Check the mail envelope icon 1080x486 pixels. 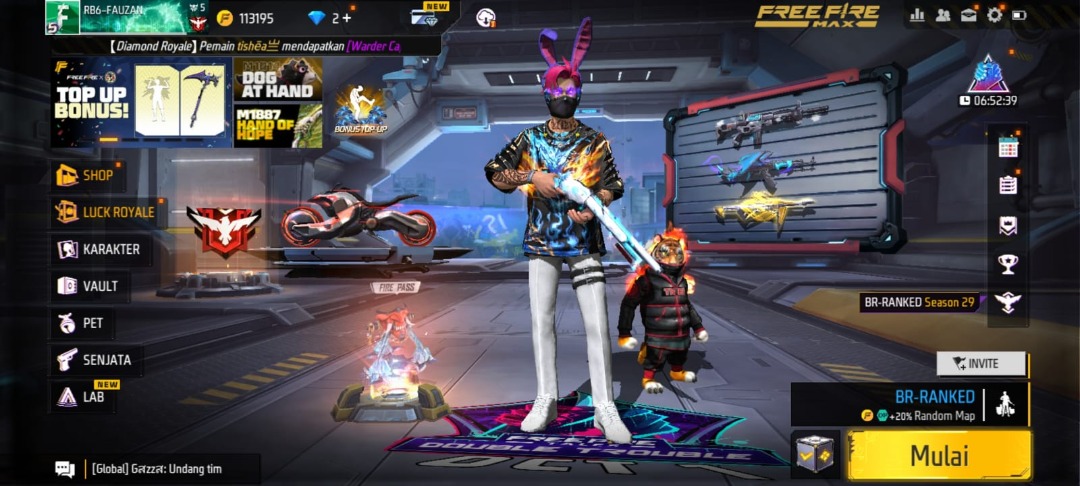(968, 15)
